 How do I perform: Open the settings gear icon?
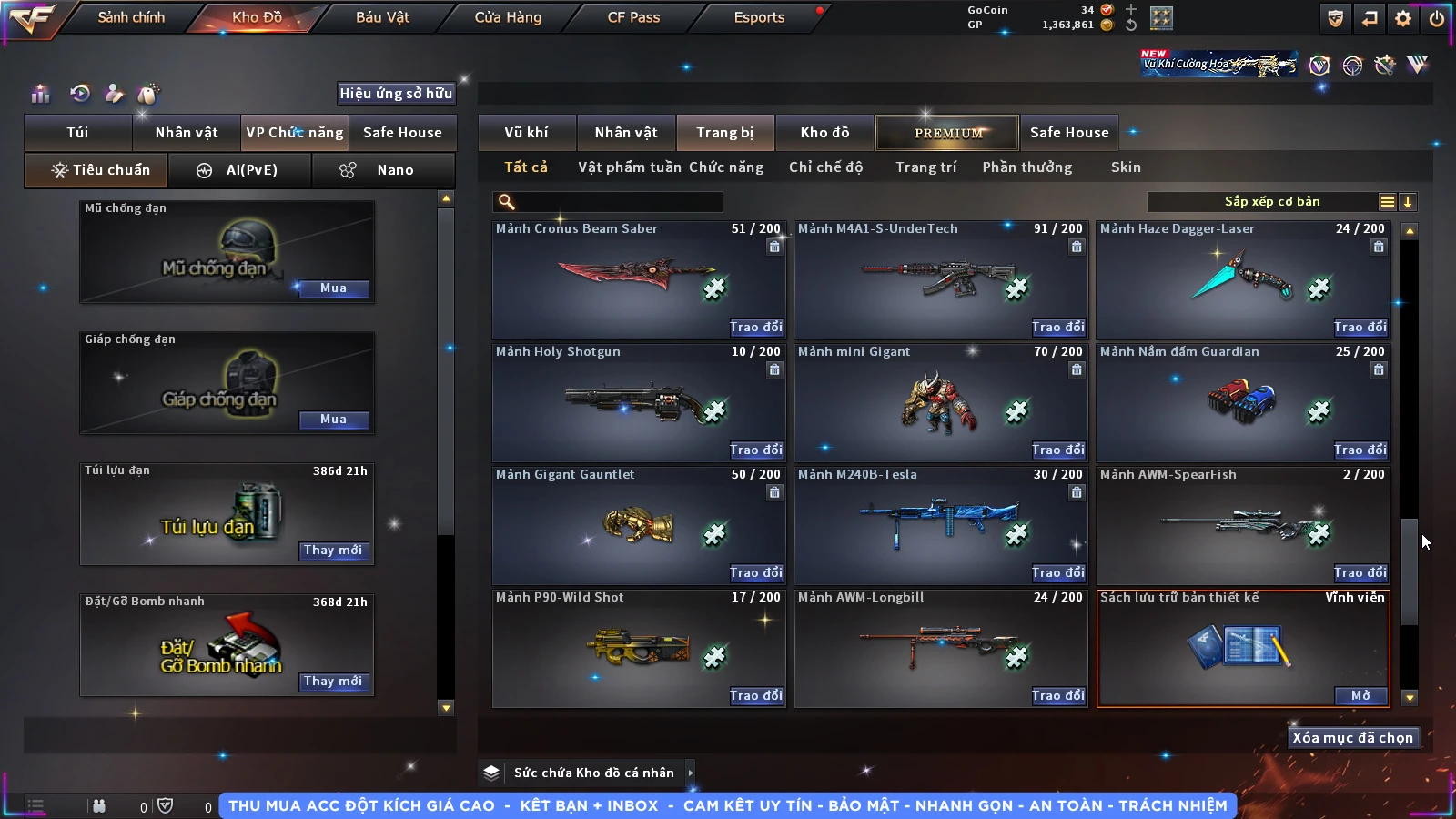[1403, 17]
